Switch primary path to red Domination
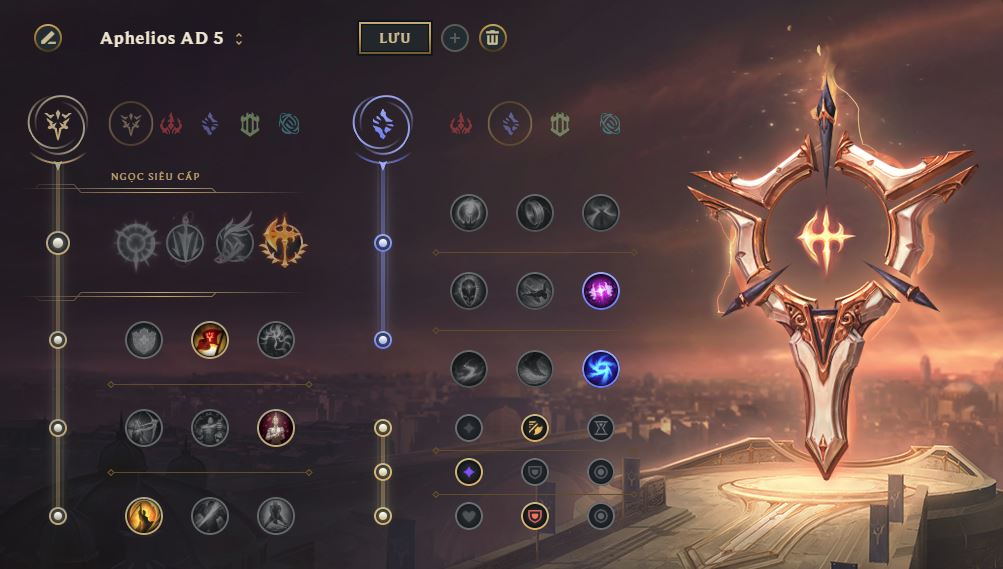 click(x=171, y=124)
